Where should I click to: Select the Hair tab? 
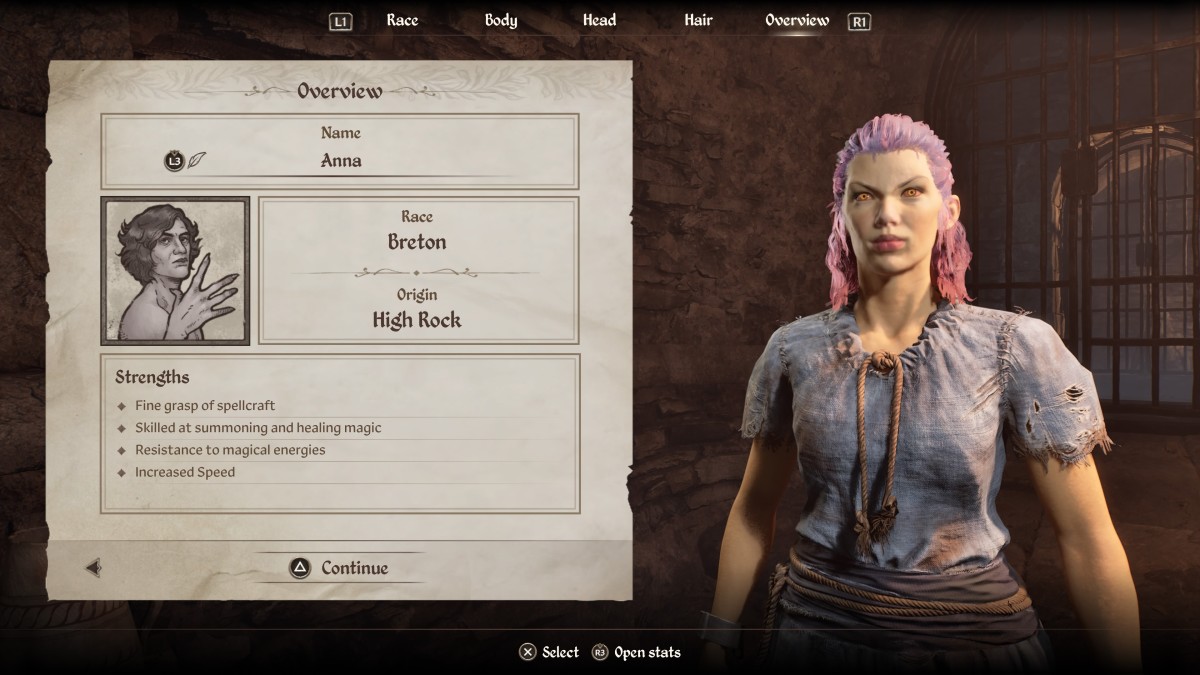coord(698,20)
